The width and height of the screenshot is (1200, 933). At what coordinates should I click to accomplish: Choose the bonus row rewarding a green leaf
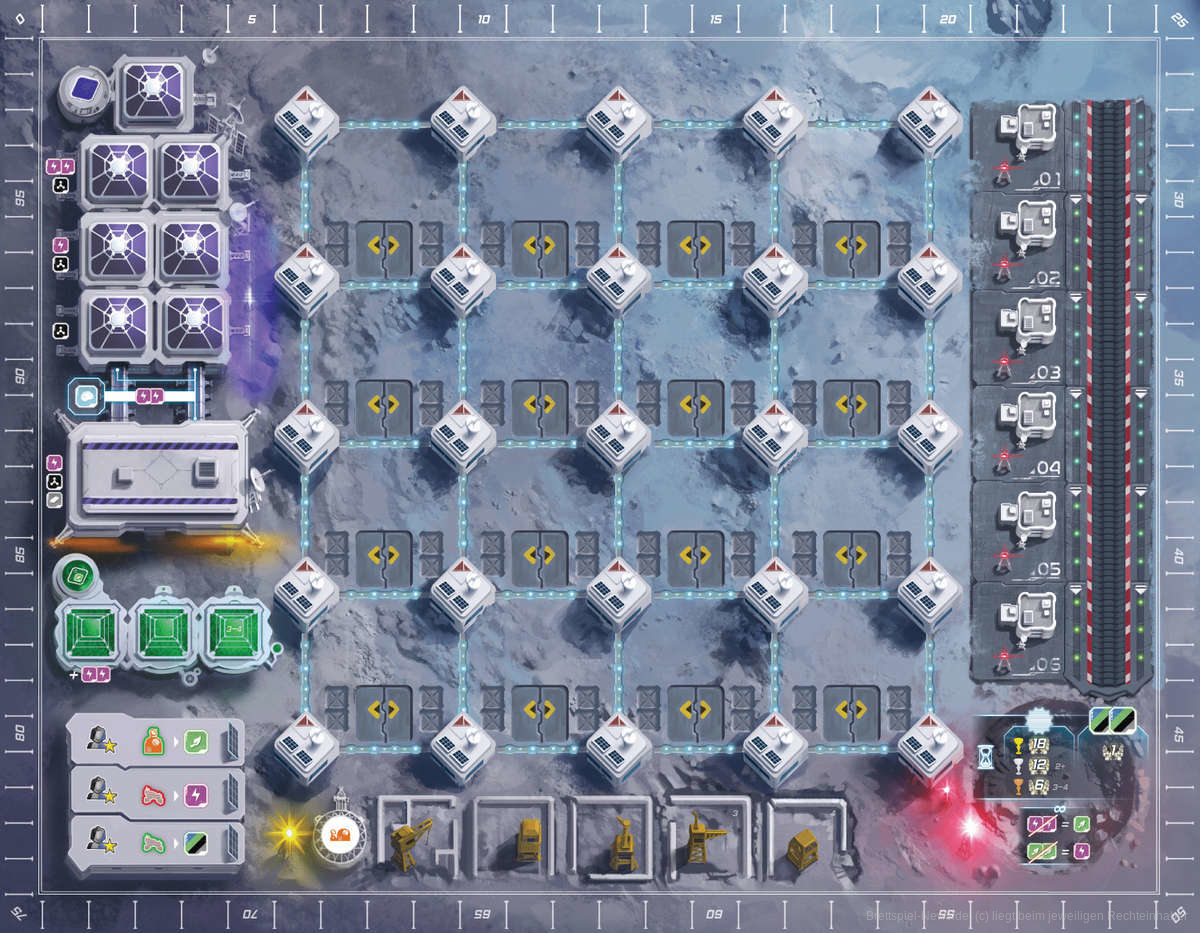tap(156, 740)
